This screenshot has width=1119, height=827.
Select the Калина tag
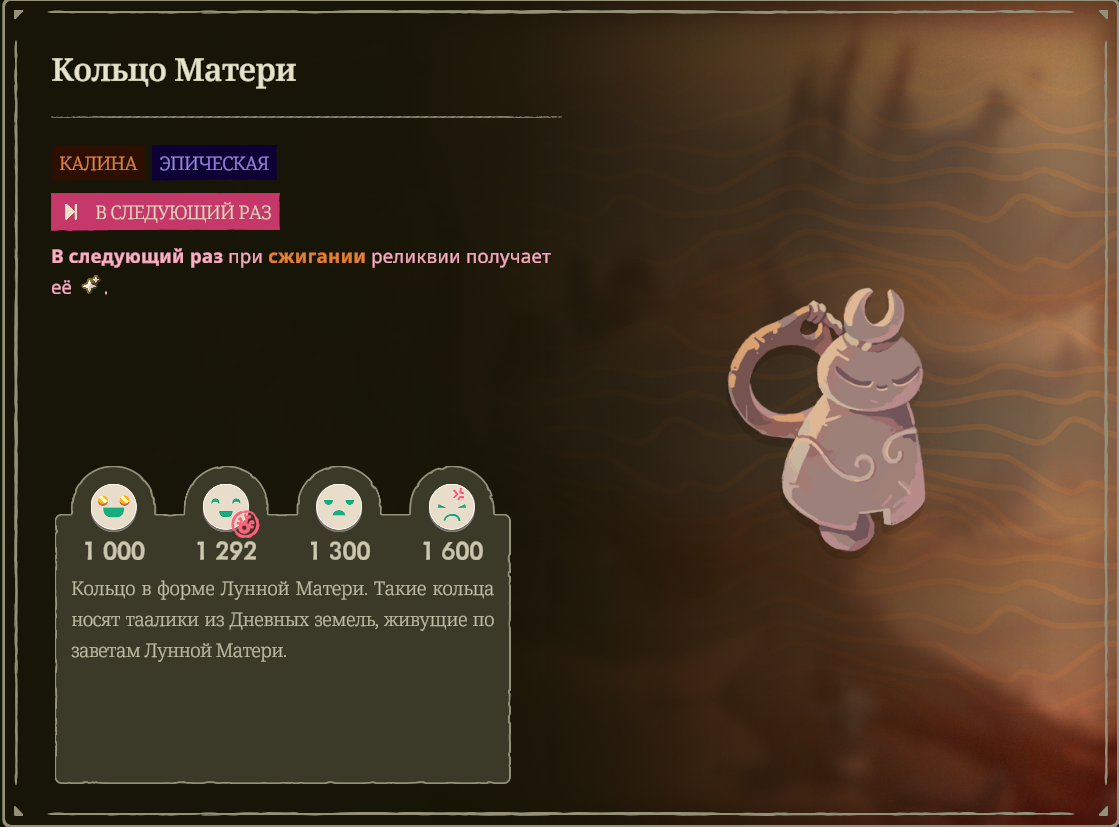point(98,163)
